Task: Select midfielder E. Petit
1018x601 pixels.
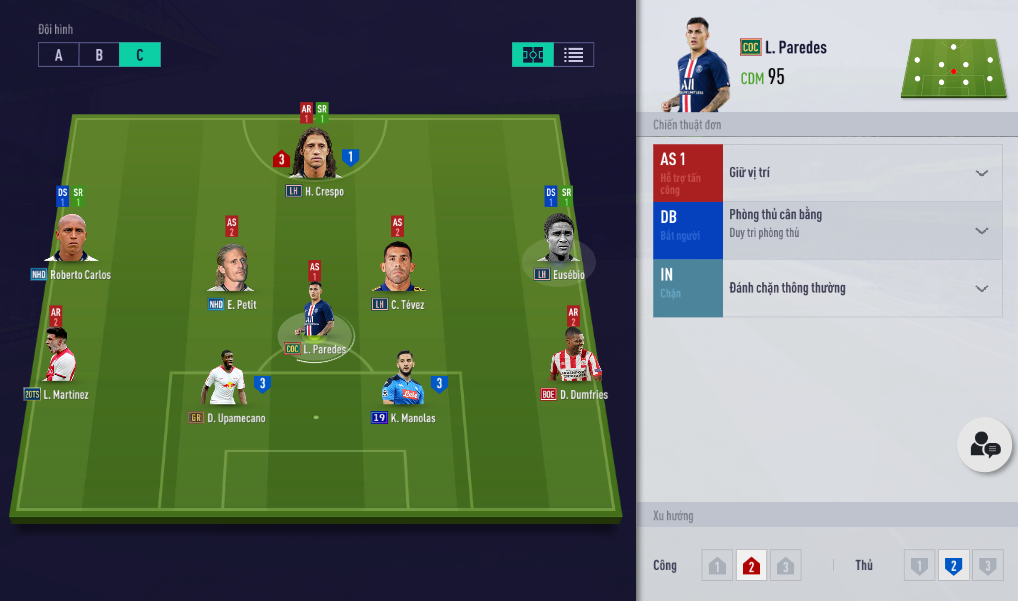Action: pos(232,270)
